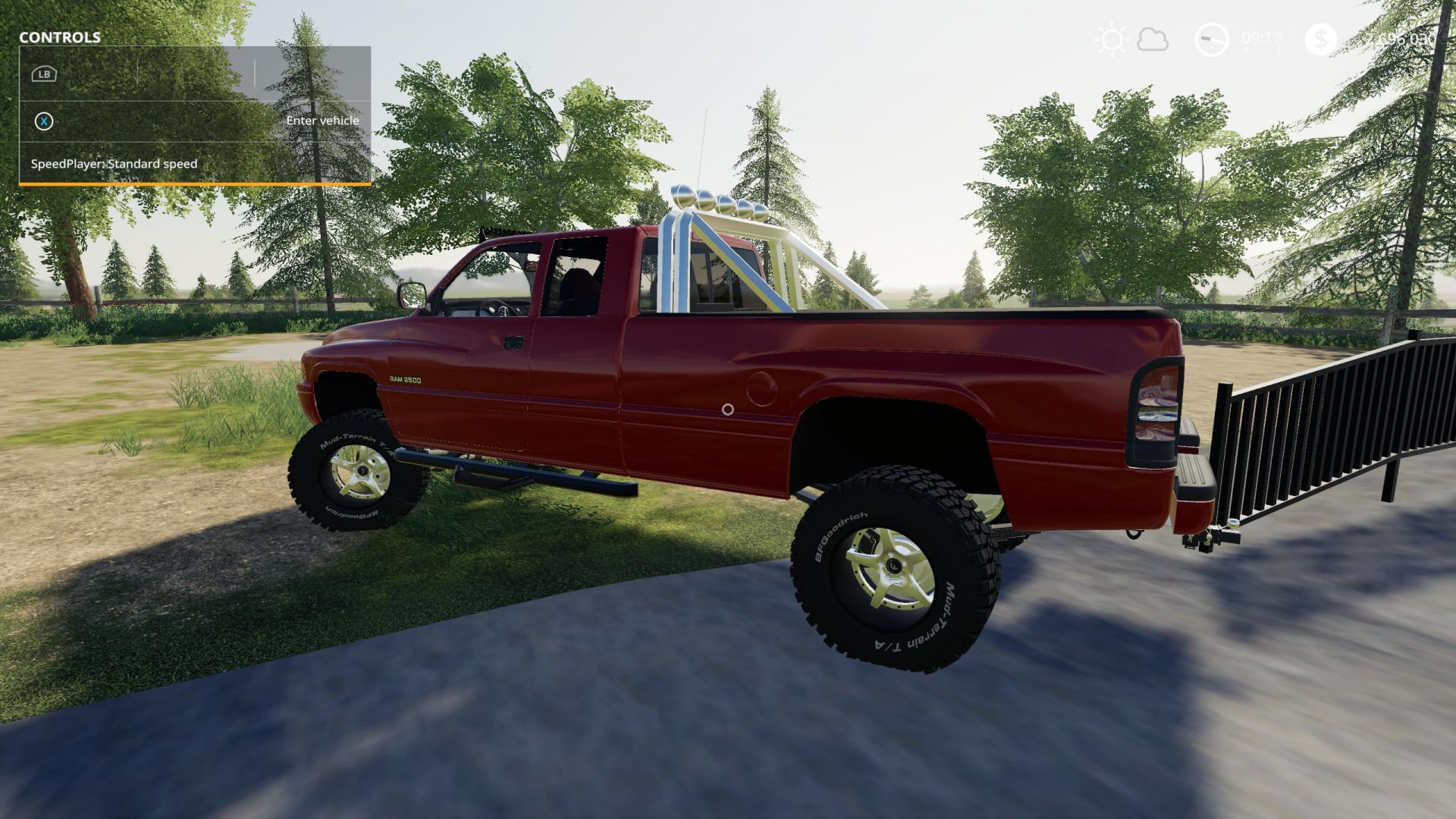The height and width of the screenshot is (819, 1456).
Task: Click the SpeedPlayer: Standard speed label
Action: click(x=114, y=163)
